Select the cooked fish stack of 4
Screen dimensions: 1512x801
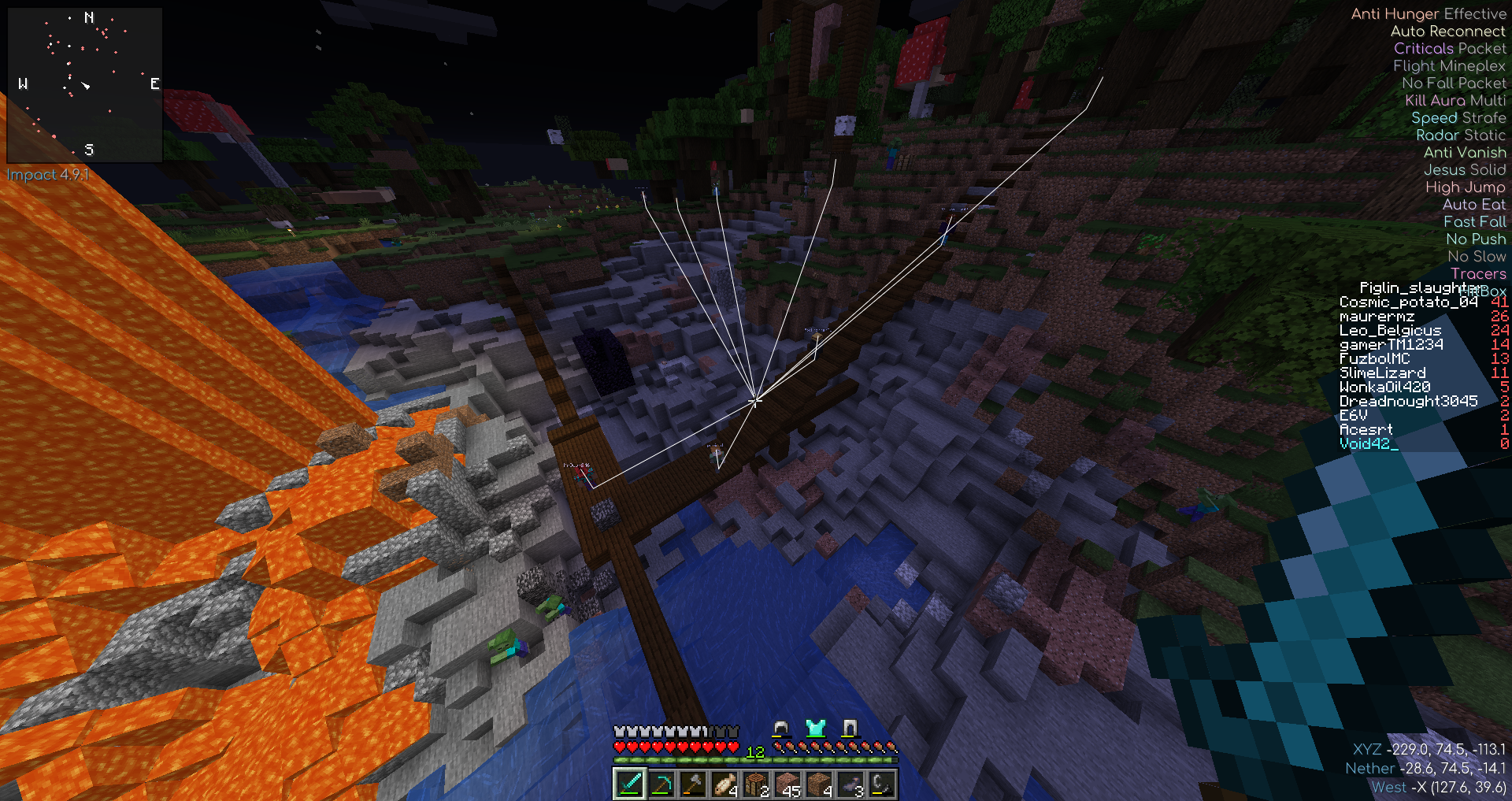coord(724,784)
